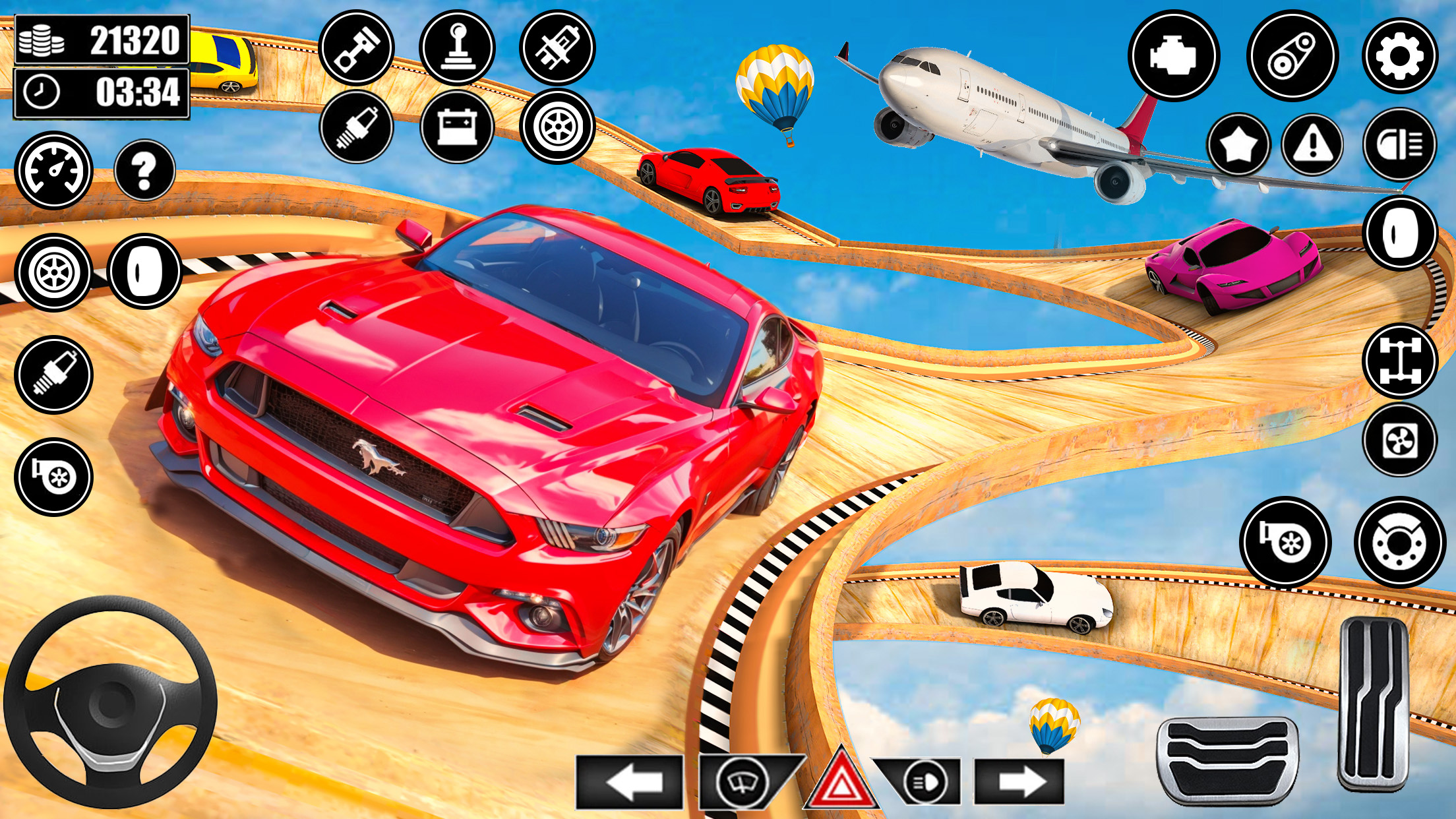Hit the brake pedal

1227,760
